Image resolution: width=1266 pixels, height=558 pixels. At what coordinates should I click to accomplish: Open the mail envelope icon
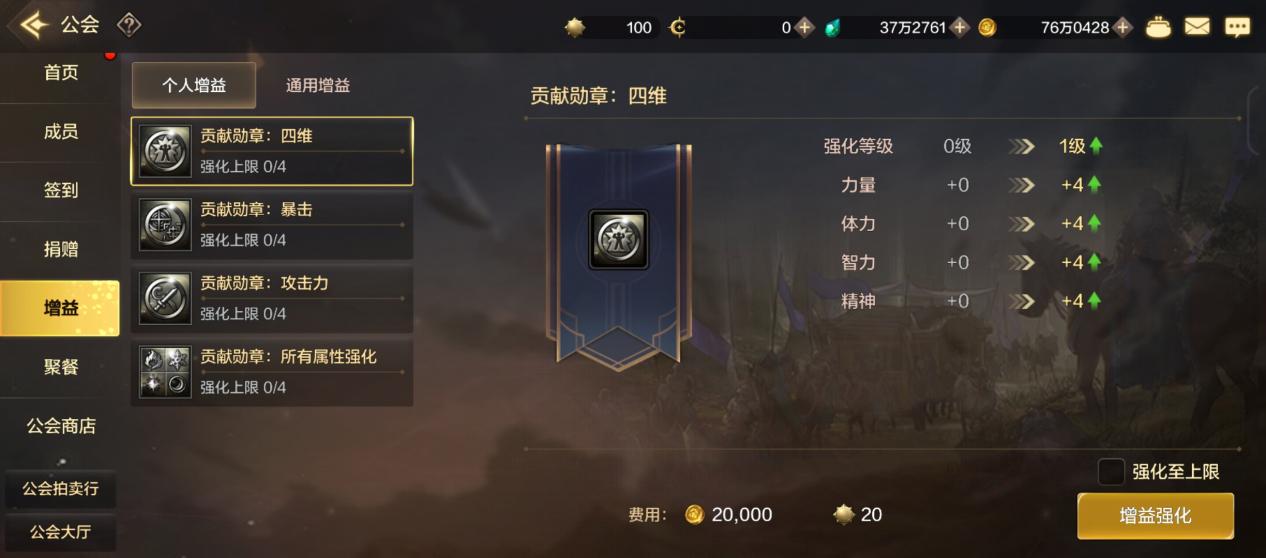click(x=1197, y=27)
